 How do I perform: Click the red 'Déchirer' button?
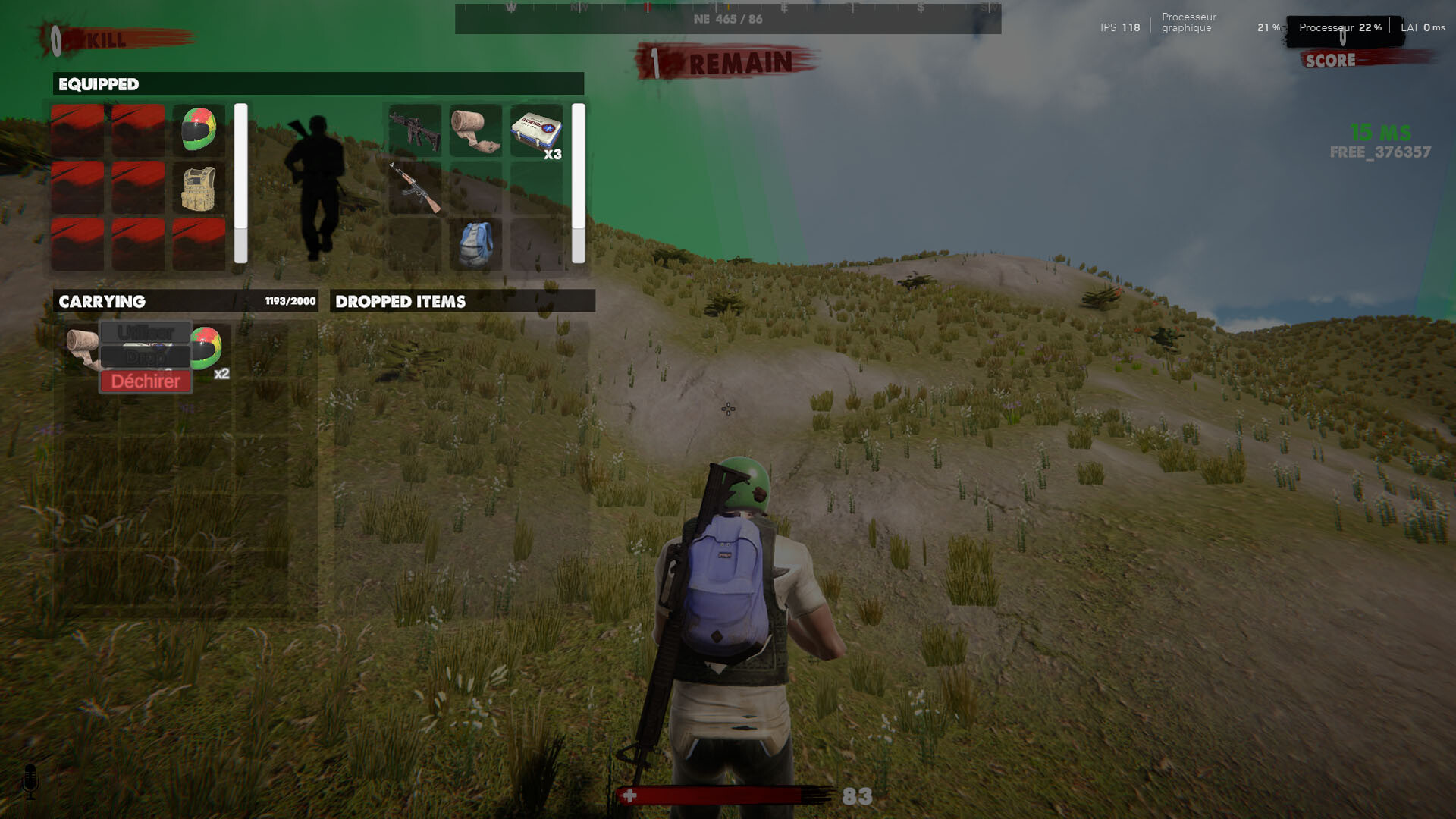(x=145, y=381)
